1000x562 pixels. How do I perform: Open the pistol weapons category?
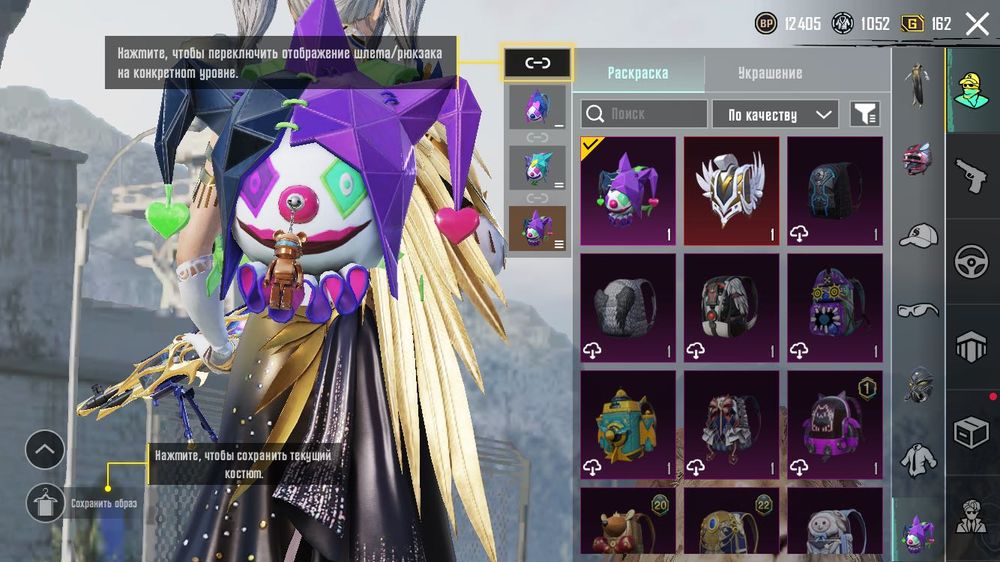coord(972,177)
